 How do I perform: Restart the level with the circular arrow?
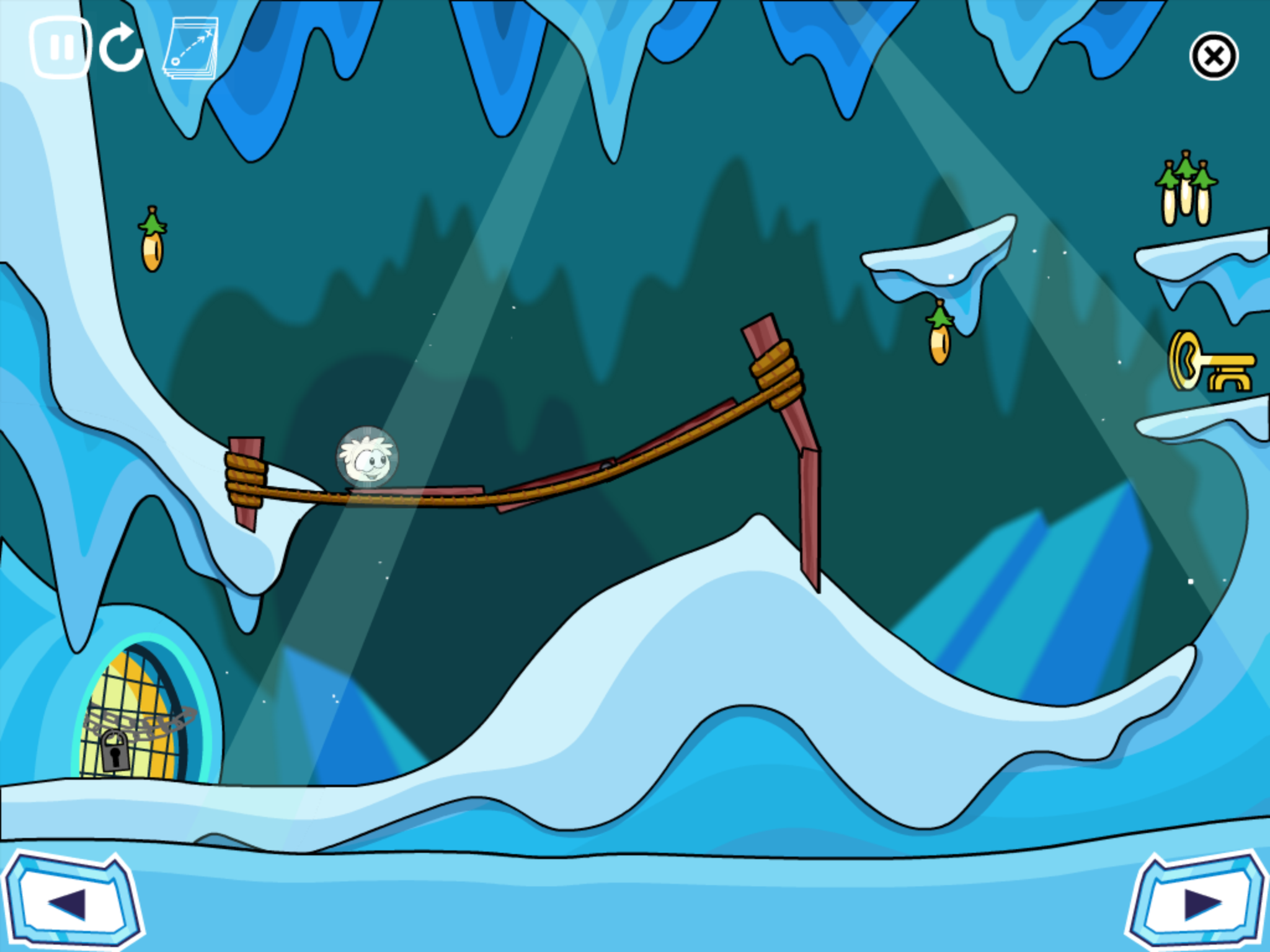122,48
